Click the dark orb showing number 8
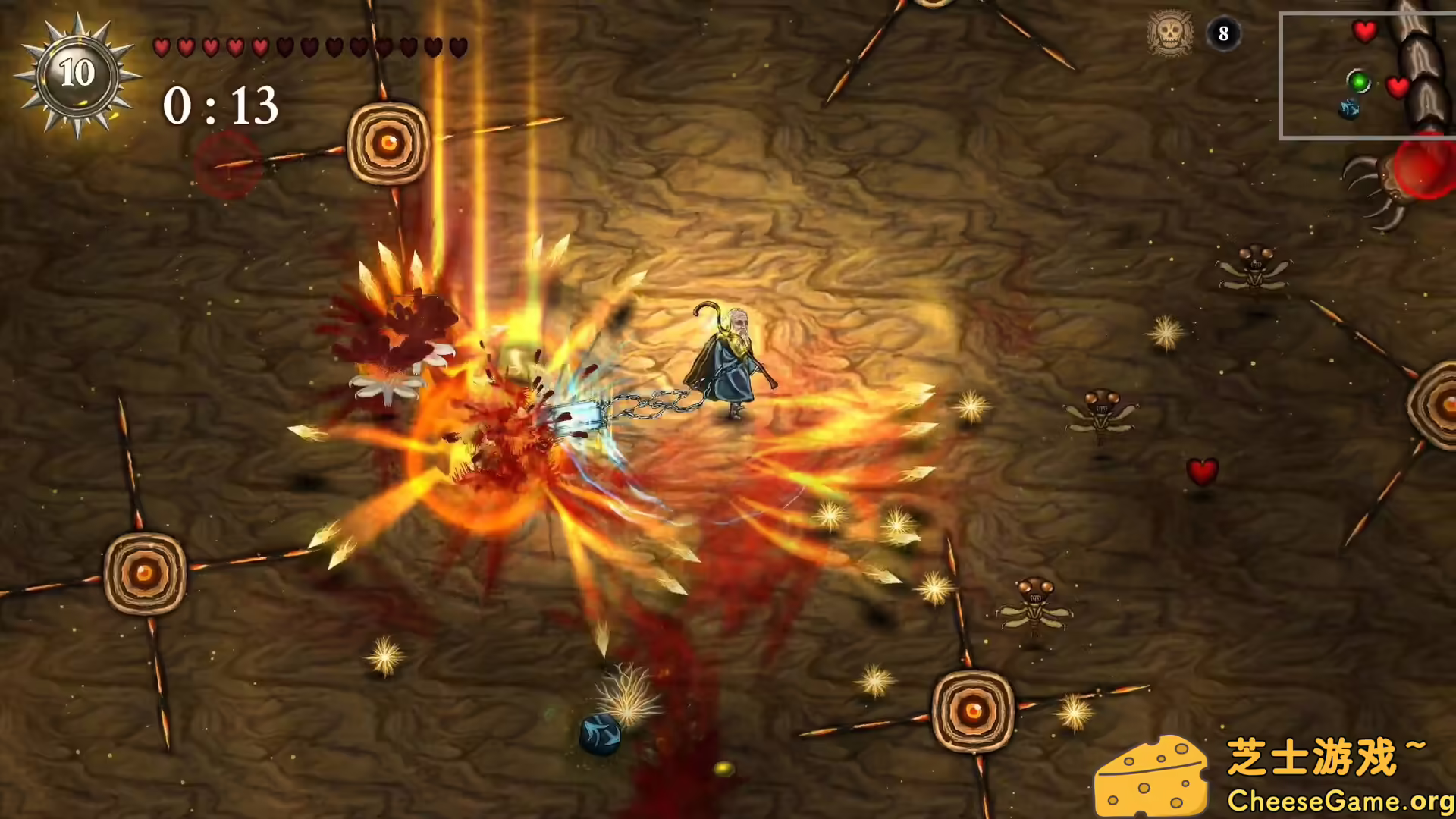The width and height of the screenshot is (1456, 819). click(1223, 33)
